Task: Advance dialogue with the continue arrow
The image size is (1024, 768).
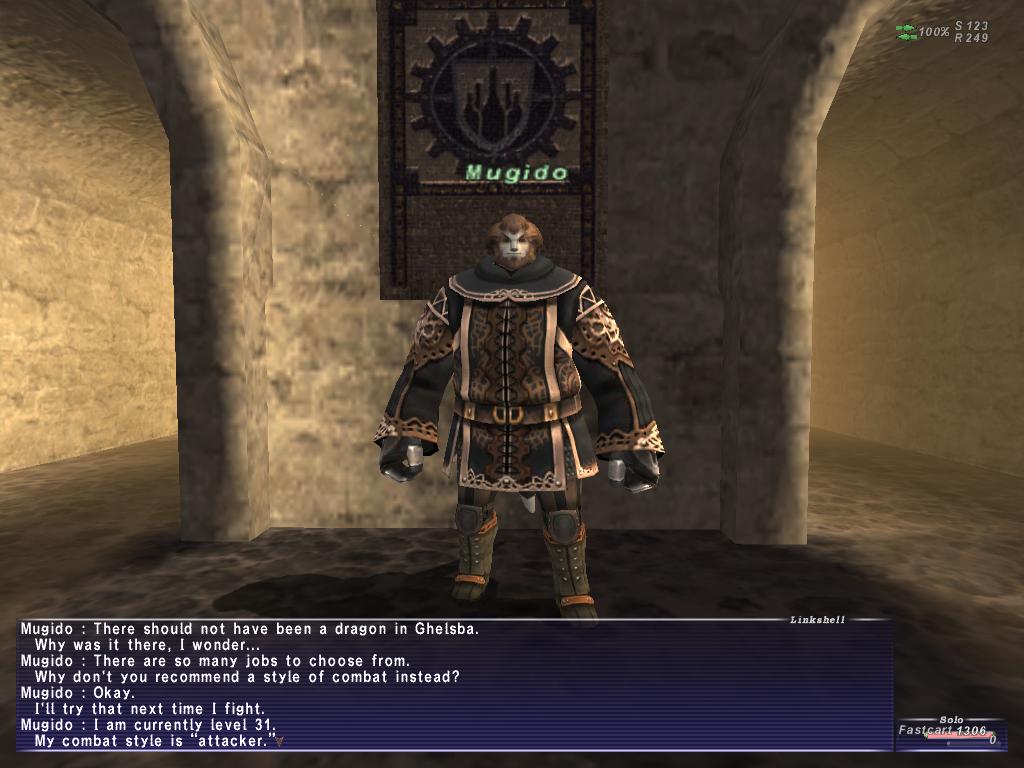Action: point(281,742)
